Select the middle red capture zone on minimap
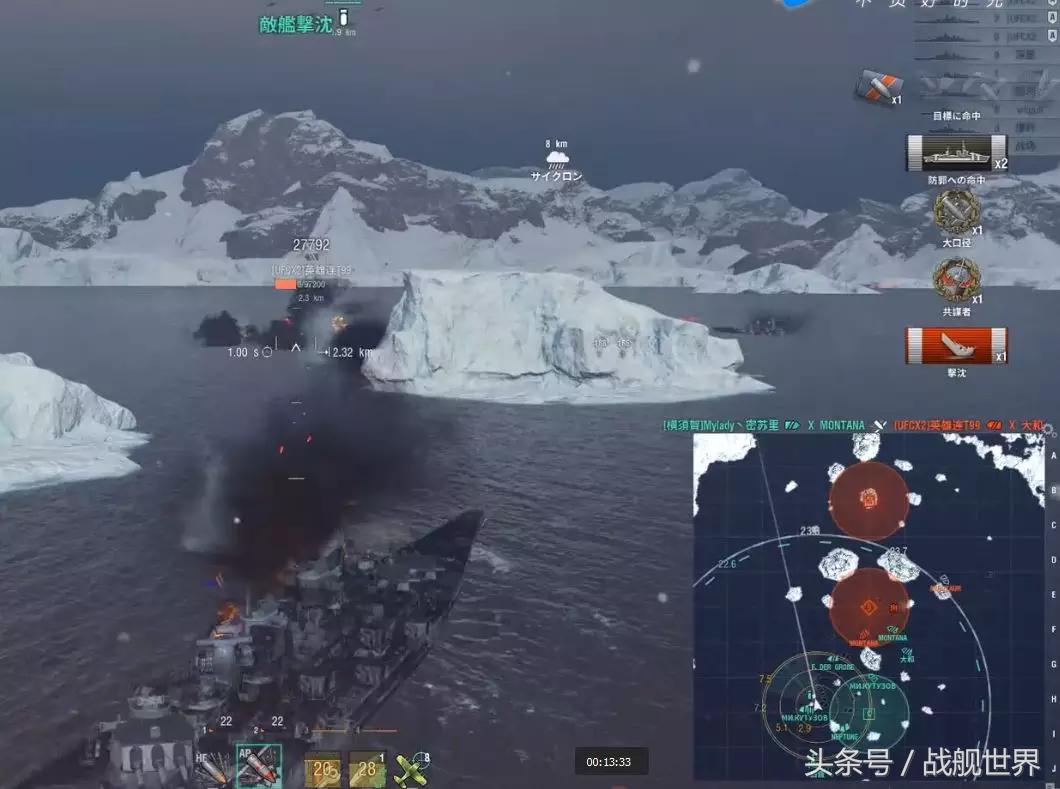This screenshot has width=1060, height=789. pos(869,607)
